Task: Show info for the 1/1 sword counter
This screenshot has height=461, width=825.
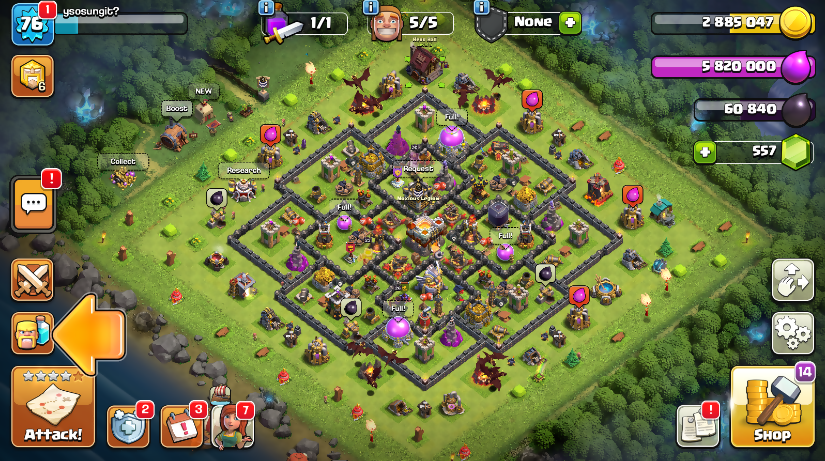Action: tap(266, 7)
